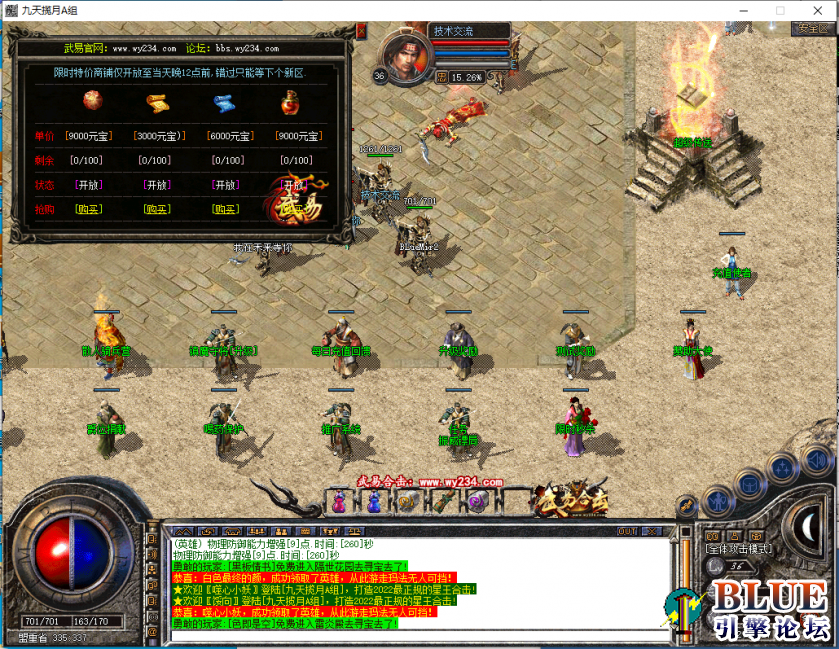Screen dimensions: 839x649
Task: Close the limited-time shop panel
Action: click(x=361, y=31)
